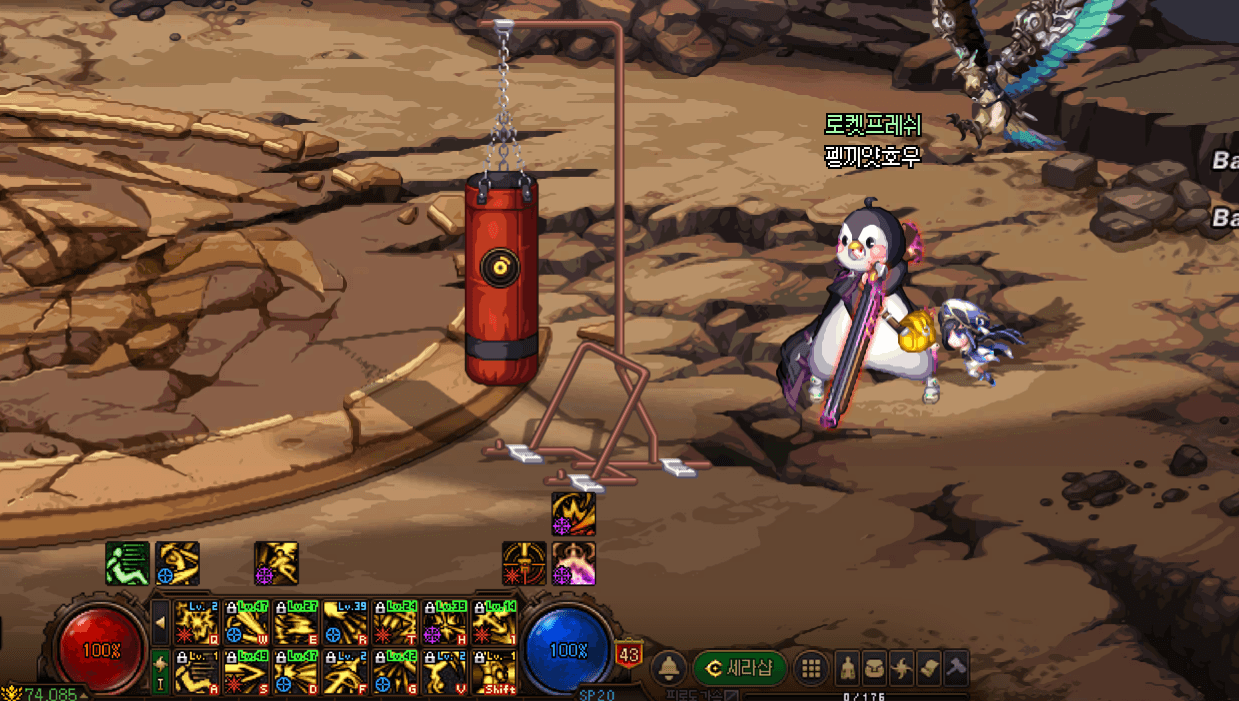1239x701 pixels.
Task: Open the skill window shuriken icon
Action: coord(901,668)
